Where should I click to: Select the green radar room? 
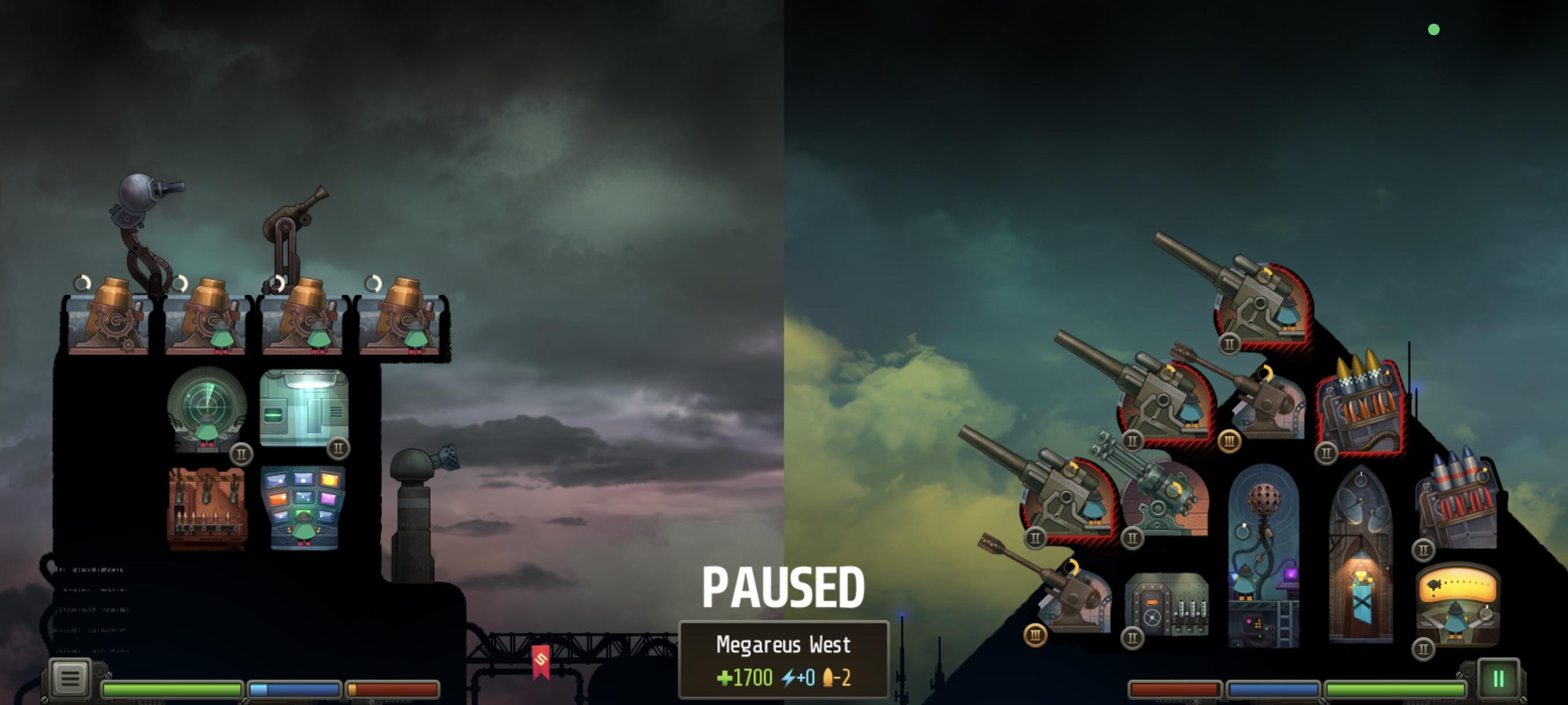pyautogui.click(x=207, y=409)
